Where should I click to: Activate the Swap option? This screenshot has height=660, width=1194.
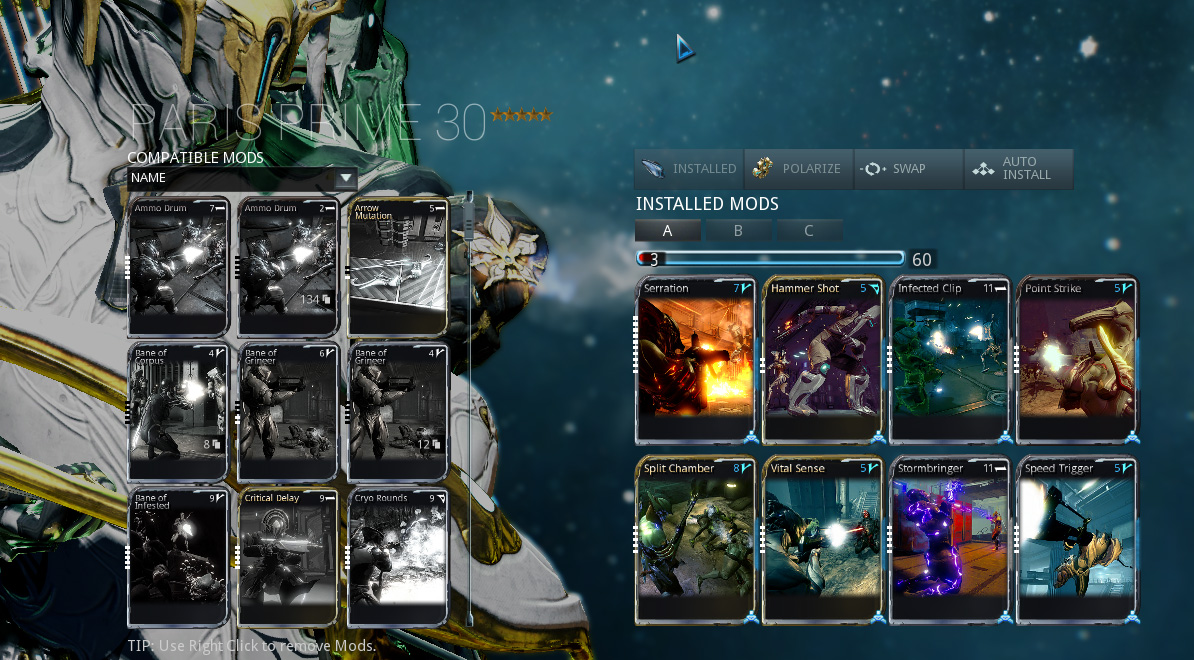point(908,169)
